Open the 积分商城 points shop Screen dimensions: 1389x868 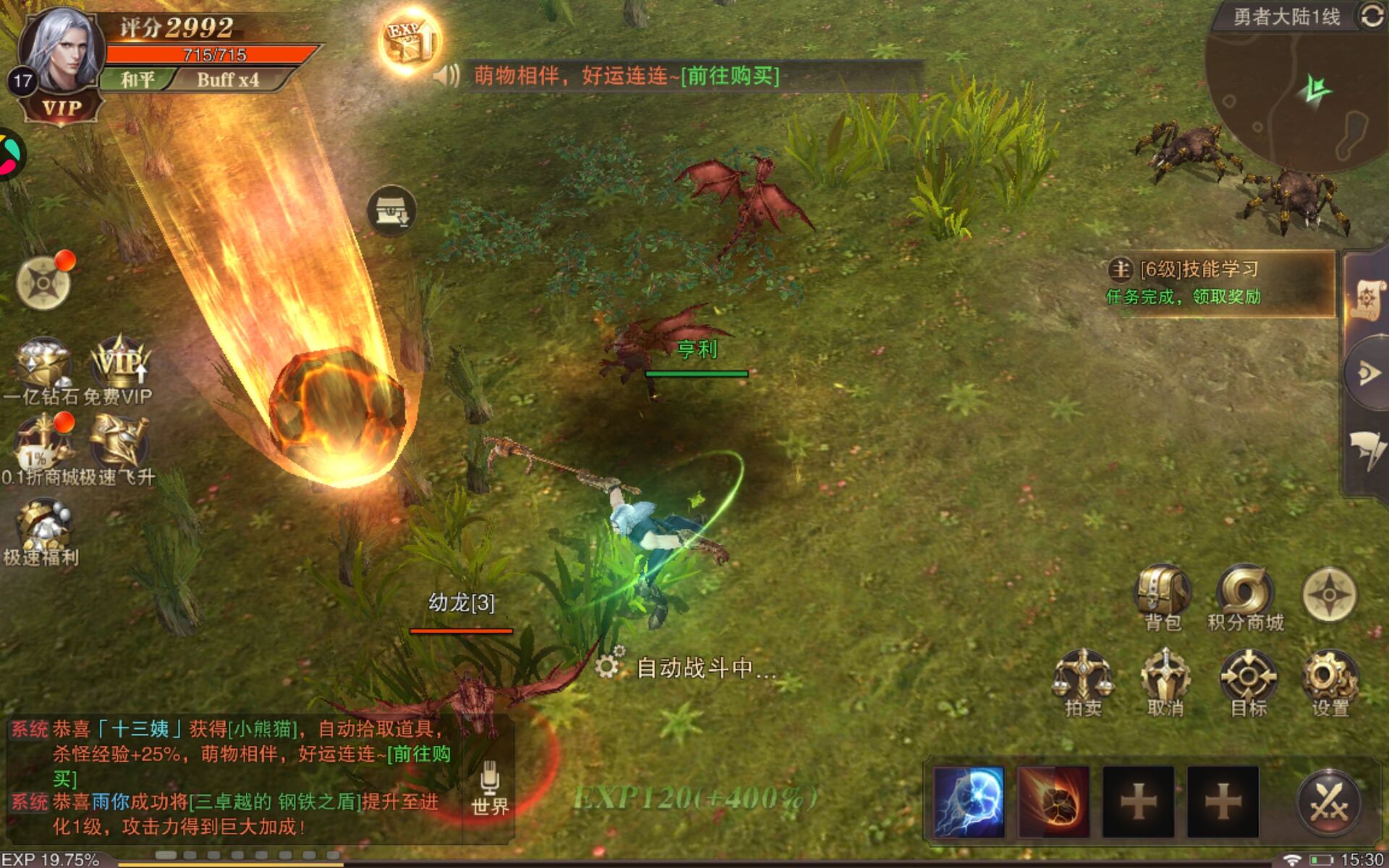(1245, 595)
